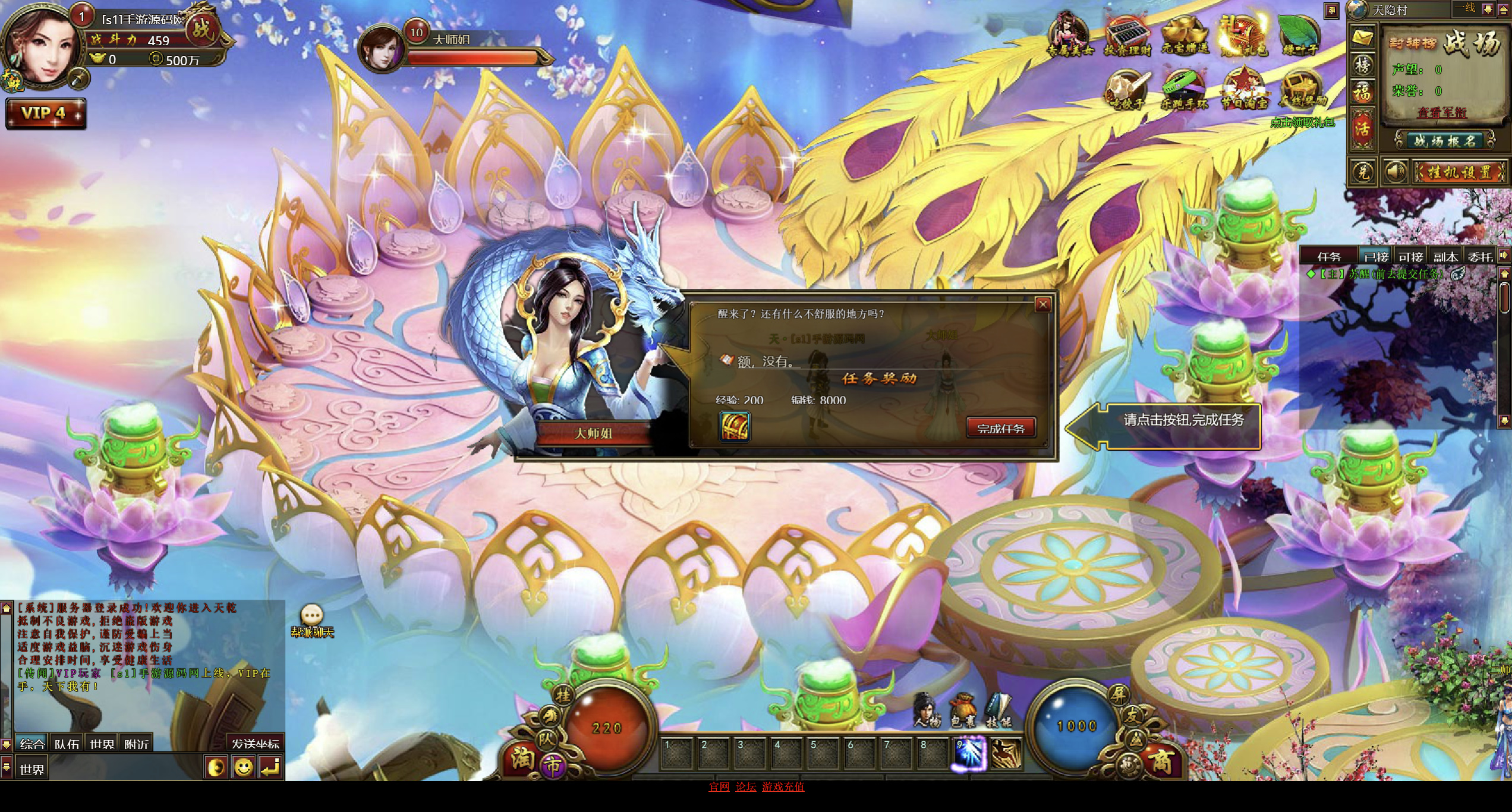Open the VIP 4 panel
The height and width of the screenshot is (812, 1512).
(x=45, y=113)
